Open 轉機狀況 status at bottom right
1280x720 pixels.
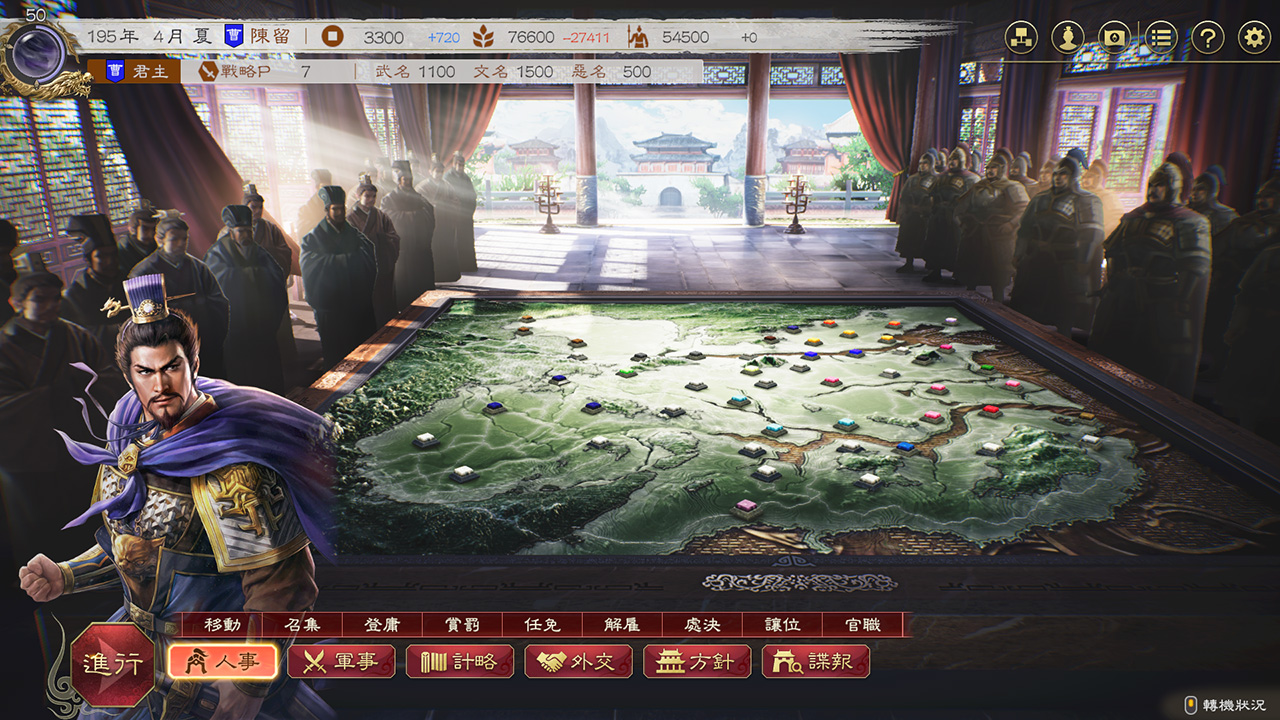pos(1227,703)
